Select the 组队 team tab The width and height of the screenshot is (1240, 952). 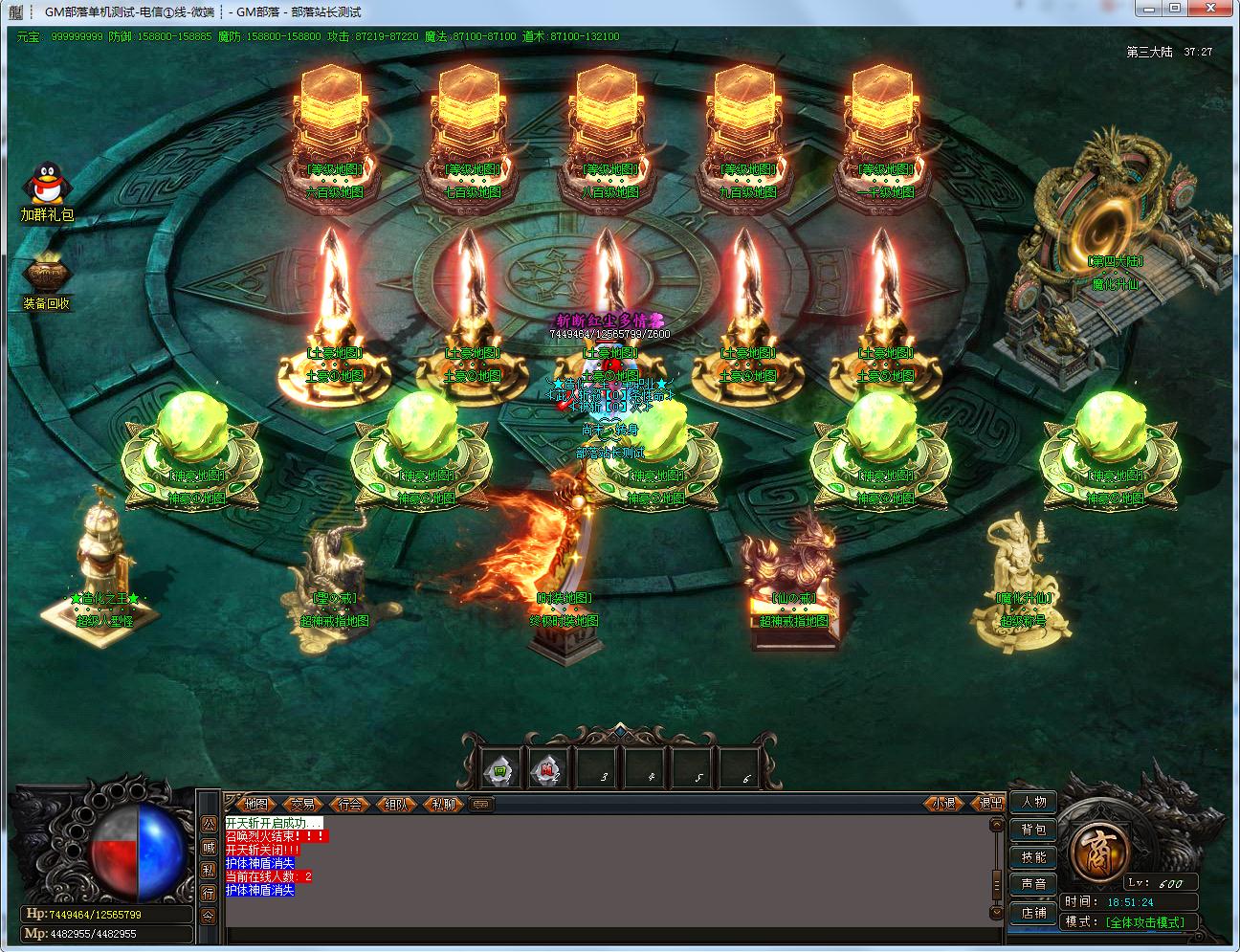[x=395, y=804]
